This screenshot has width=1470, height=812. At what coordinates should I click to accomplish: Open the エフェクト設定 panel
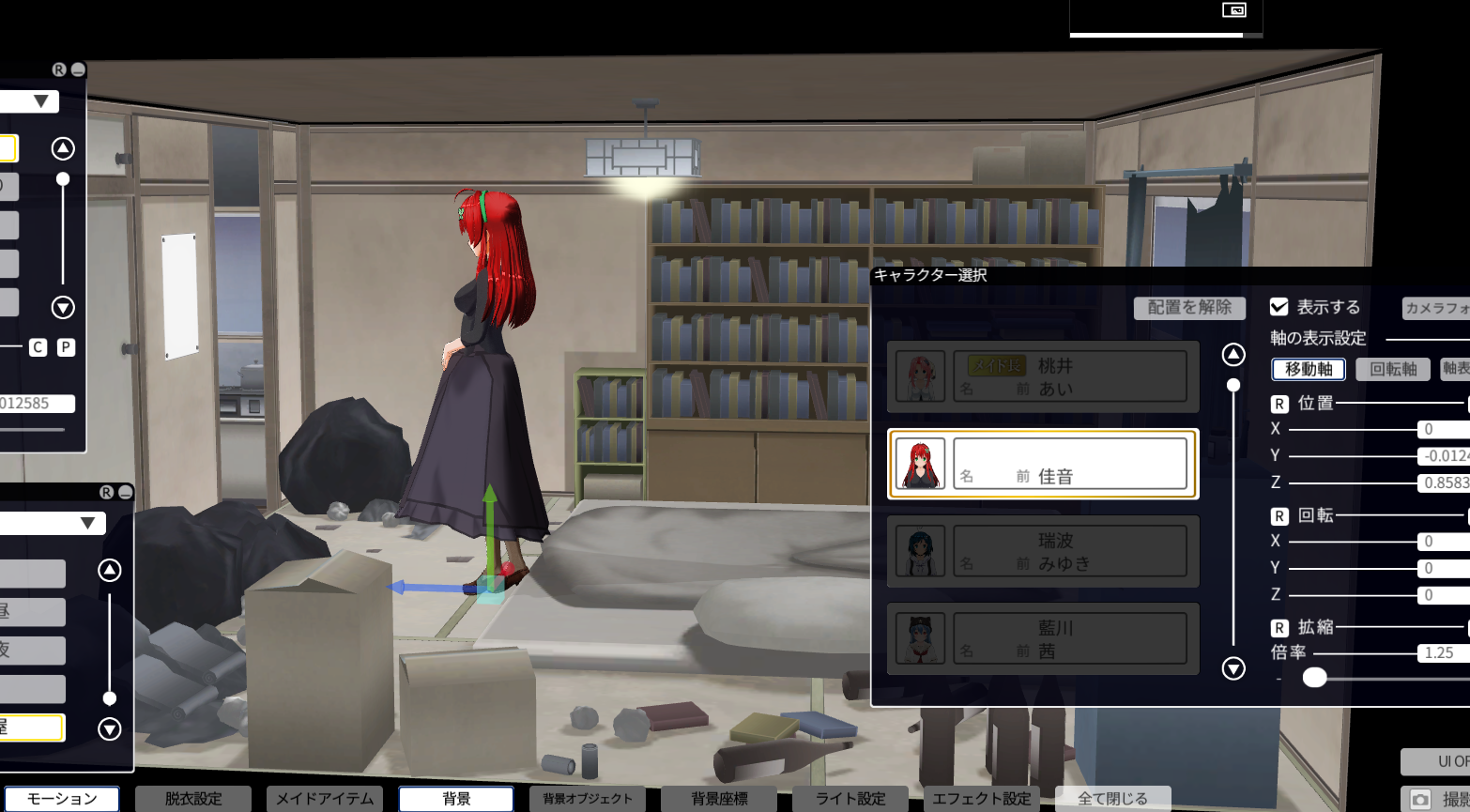(x=982, y=799)
